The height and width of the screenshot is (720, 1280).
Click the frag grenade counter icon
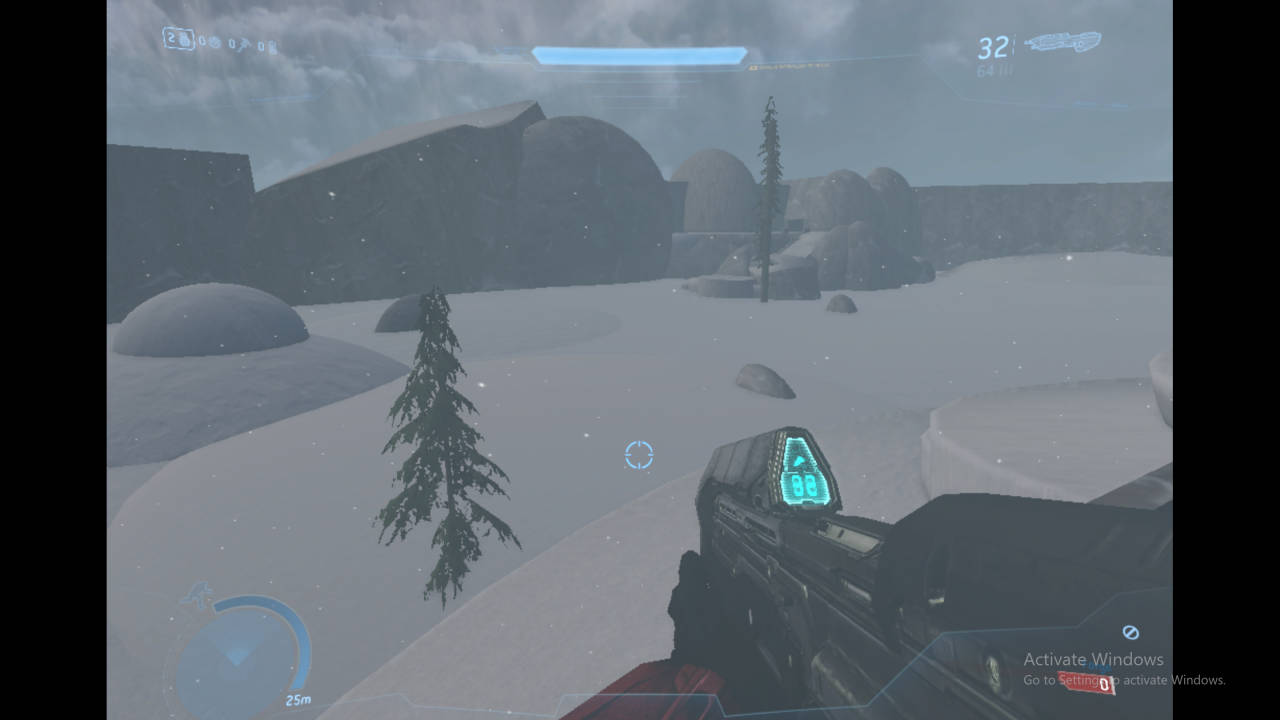pyautogui.click(x=185, y=41)
